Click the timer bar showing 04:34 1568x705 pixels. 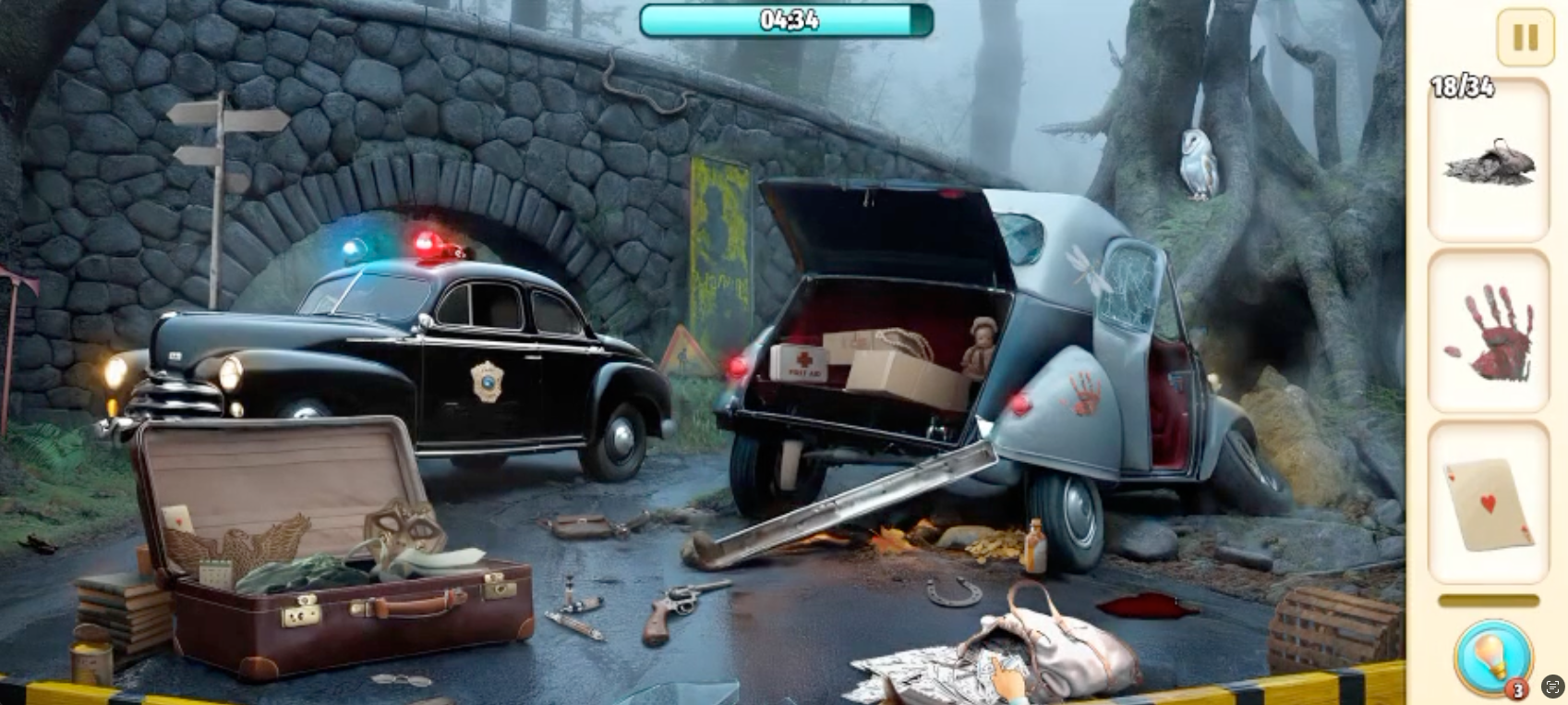click(786, 20)
